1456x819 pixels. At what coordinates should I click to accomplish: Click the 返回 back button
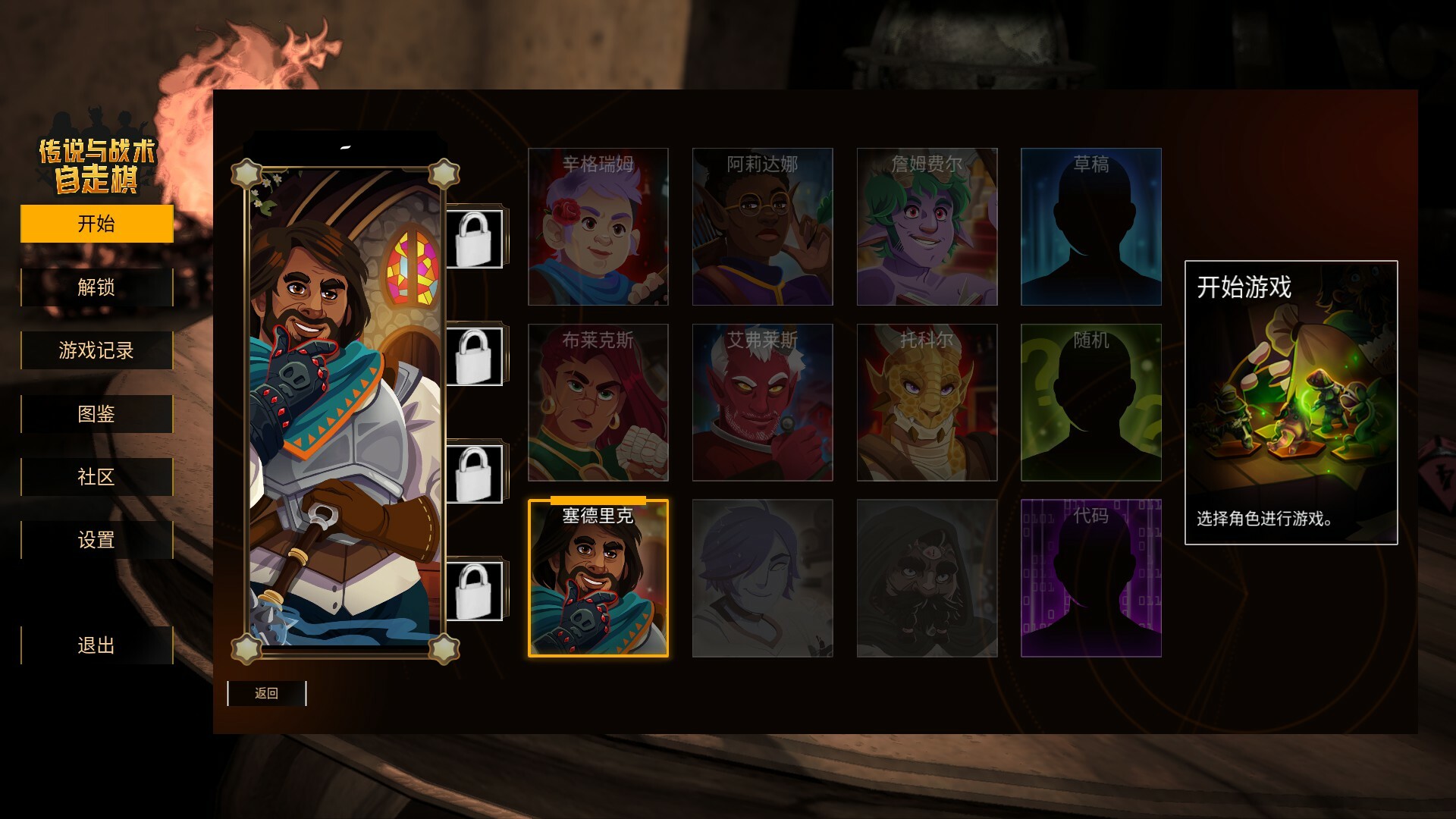click(265, 693)
